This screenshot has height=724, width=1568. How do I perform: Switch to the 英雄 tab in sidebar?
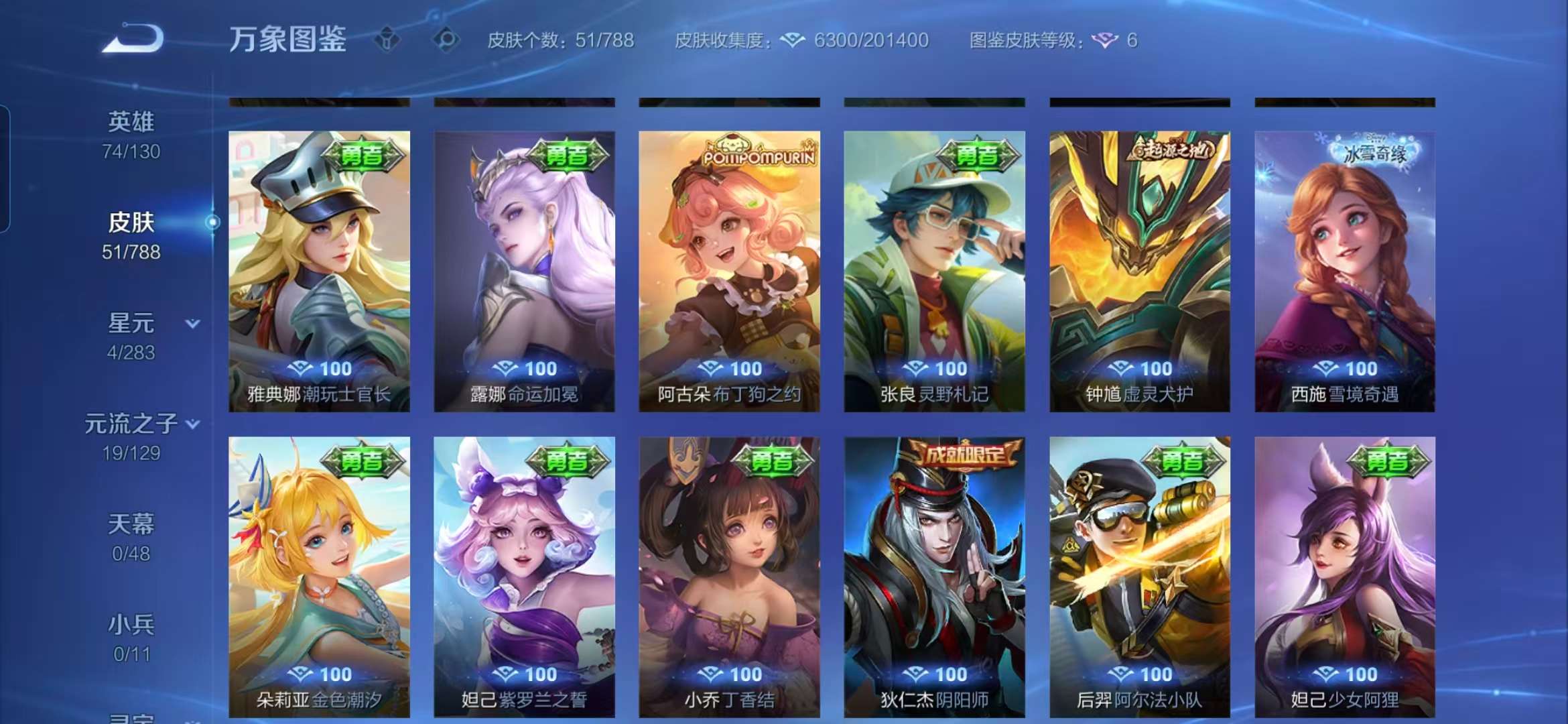[x=131, y=121]
